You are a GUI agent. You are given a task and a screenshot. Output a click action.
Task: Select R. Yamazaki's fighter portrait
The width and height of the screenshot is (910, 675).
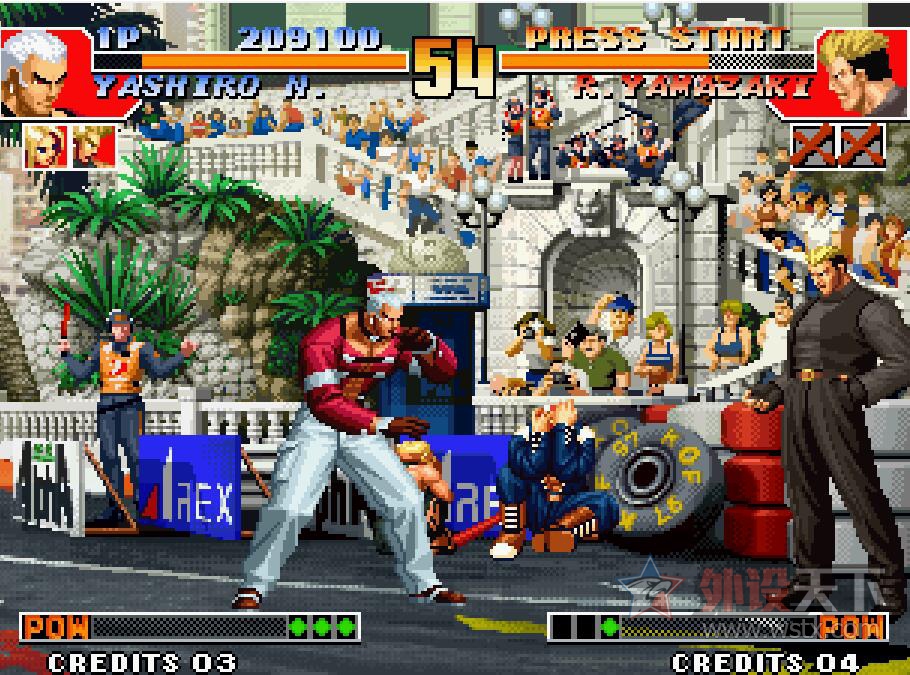[863, 72]
